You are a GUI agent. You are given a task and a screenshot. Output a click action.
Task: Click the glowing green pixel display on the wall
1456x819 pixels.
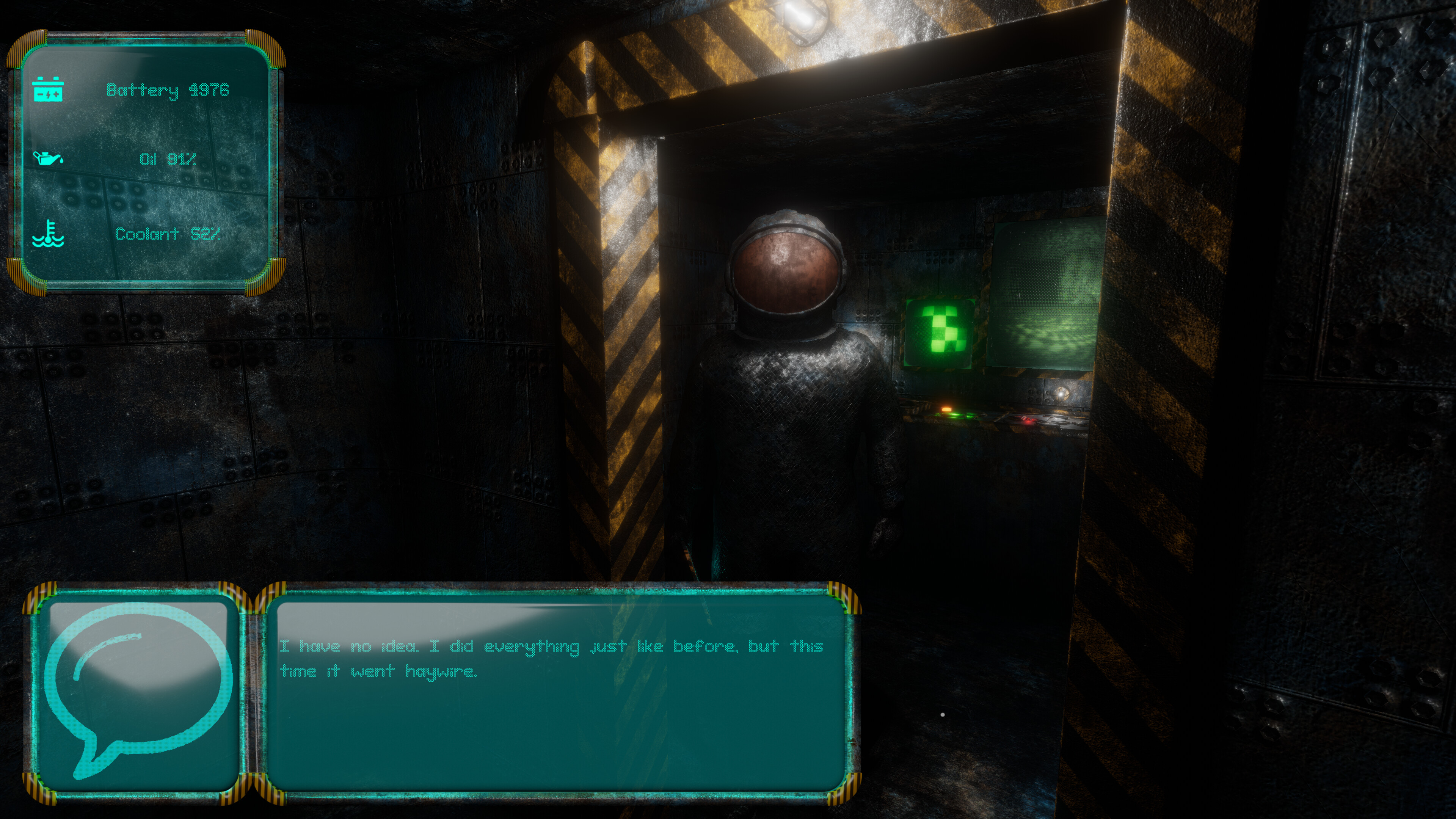point(940,334)
